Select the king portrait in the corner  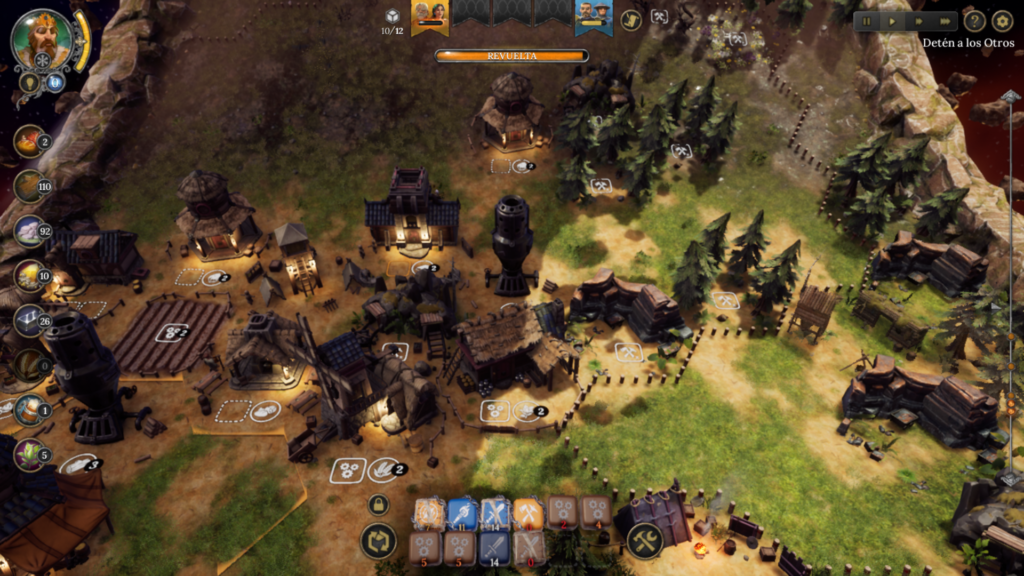42,40
